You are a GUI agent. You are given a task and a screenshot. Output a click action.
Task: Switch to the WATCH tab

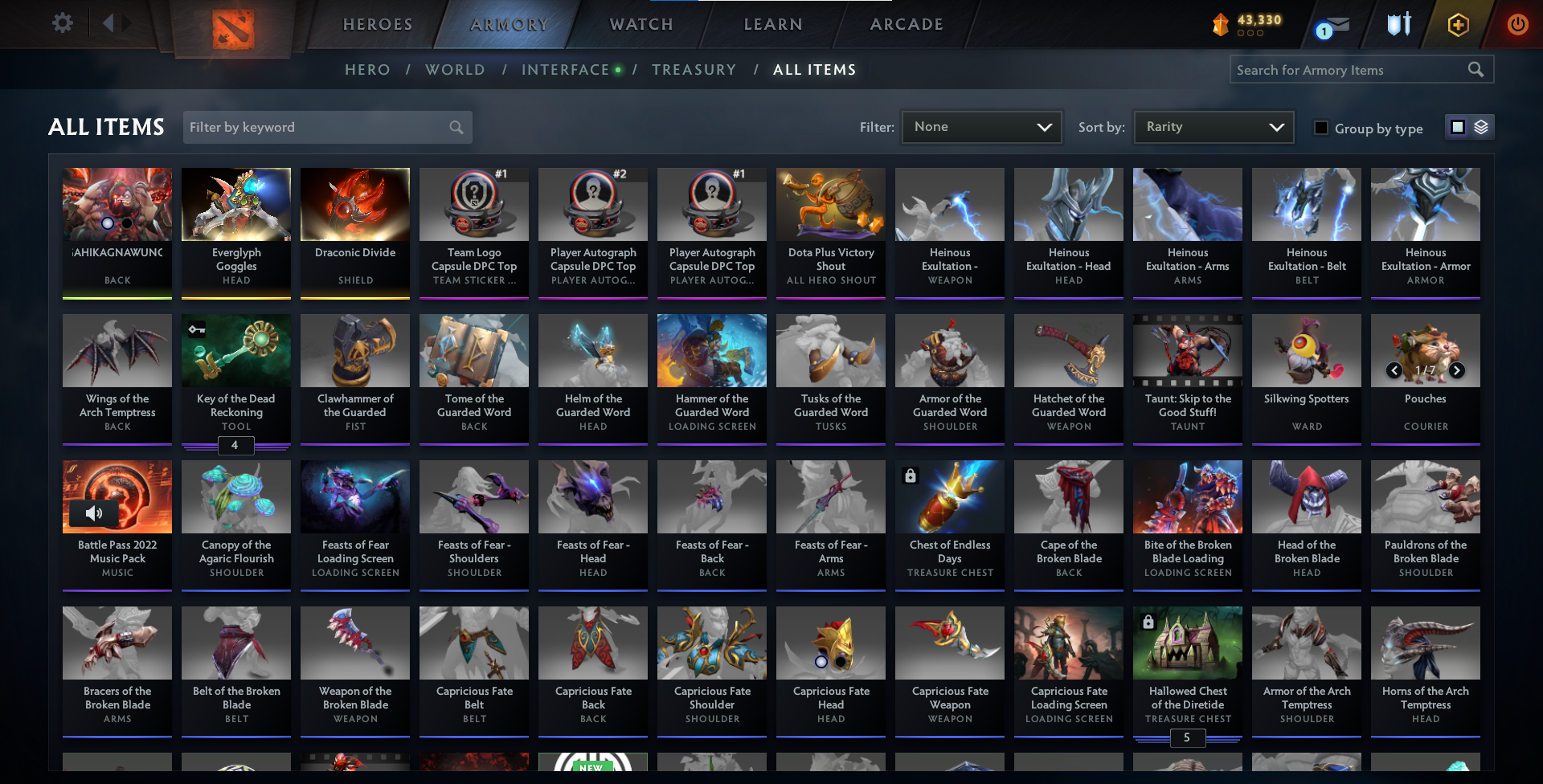pos(641,24)
